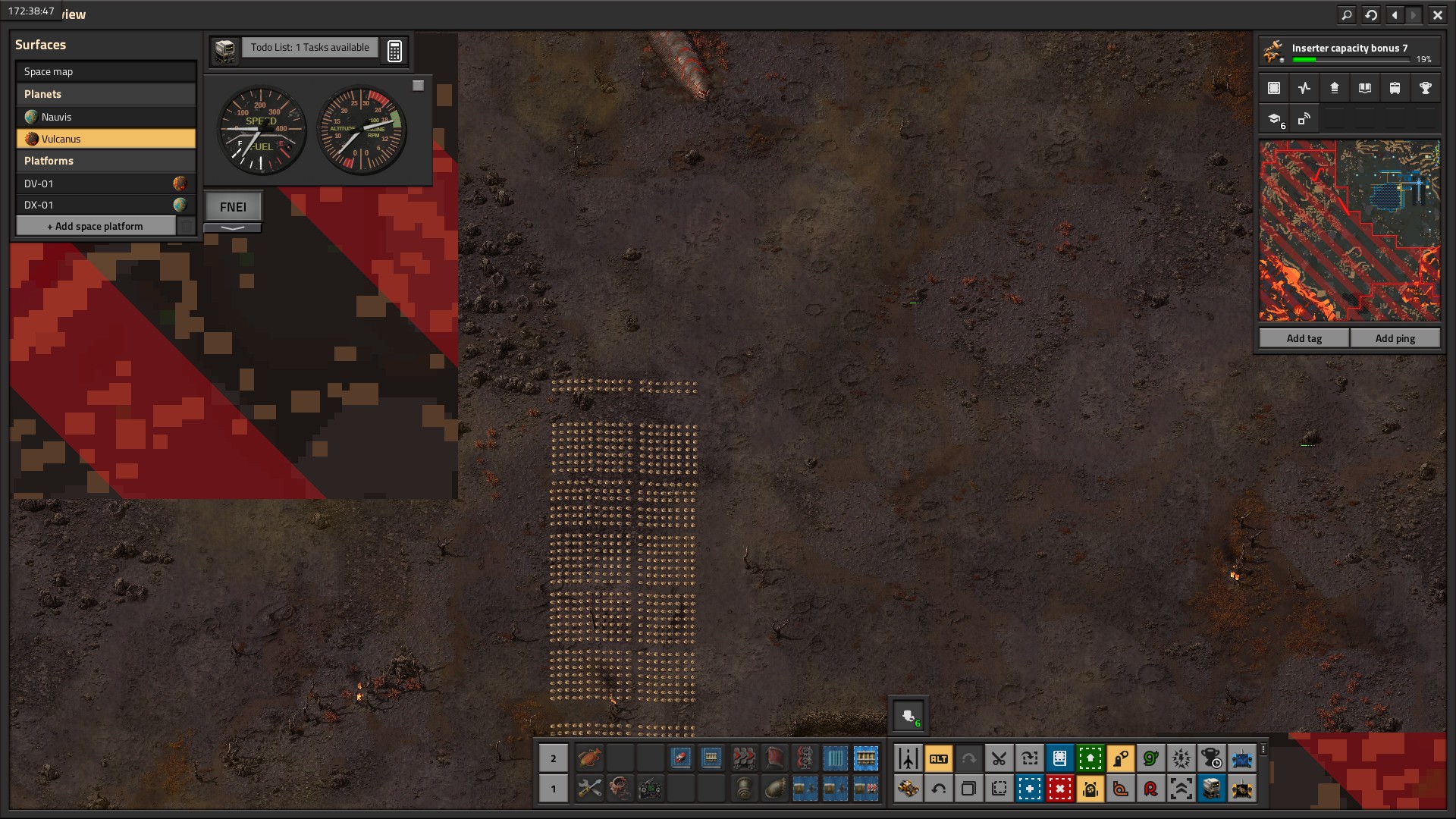
Task: Toggle the ALT mode shortcut
Action: pos(938,758)
